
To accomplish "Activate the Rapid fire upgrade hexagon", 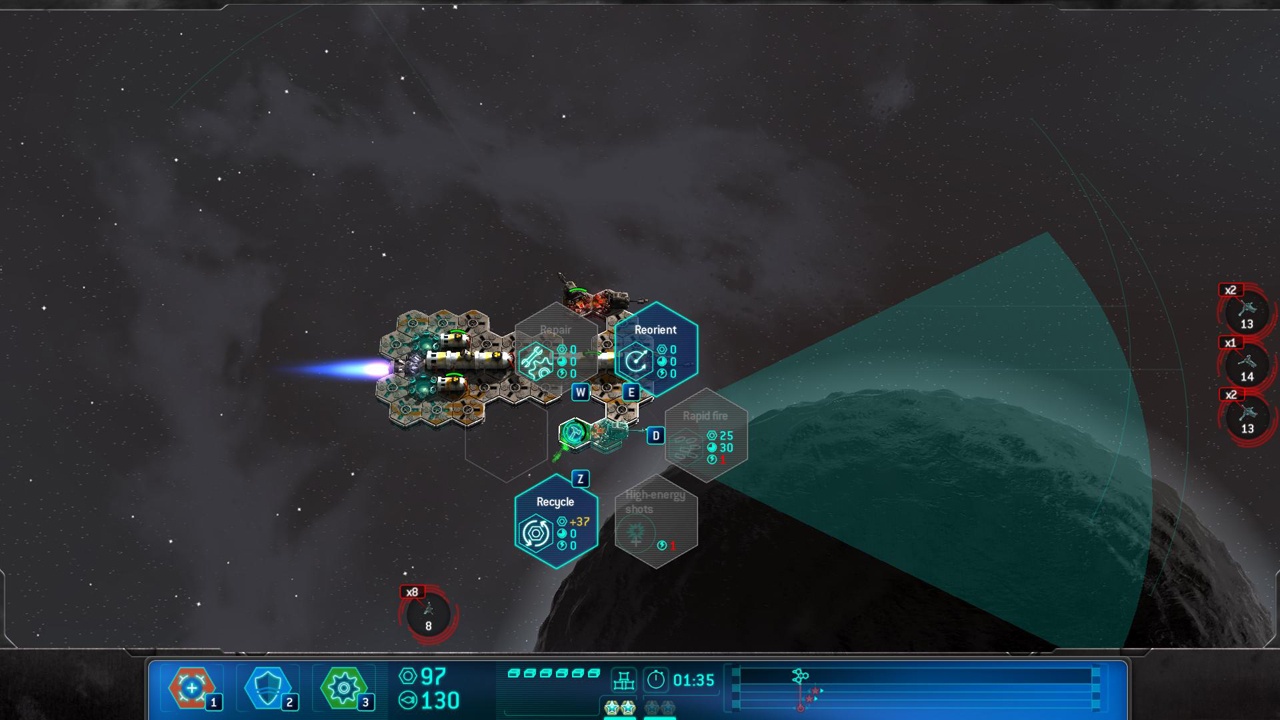I will pos(706,435).
